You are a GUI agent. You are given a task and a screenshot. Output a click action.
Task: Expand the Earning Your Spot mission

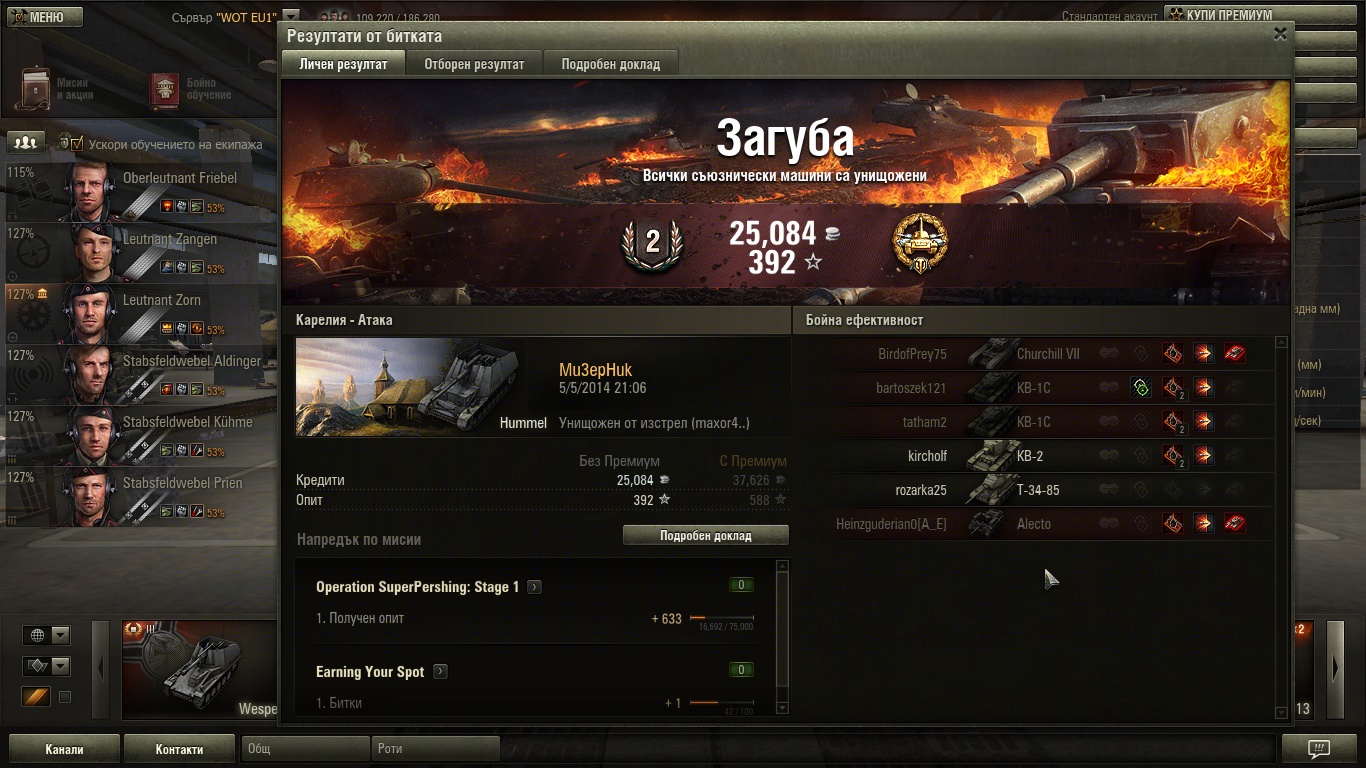pos(440,672)
